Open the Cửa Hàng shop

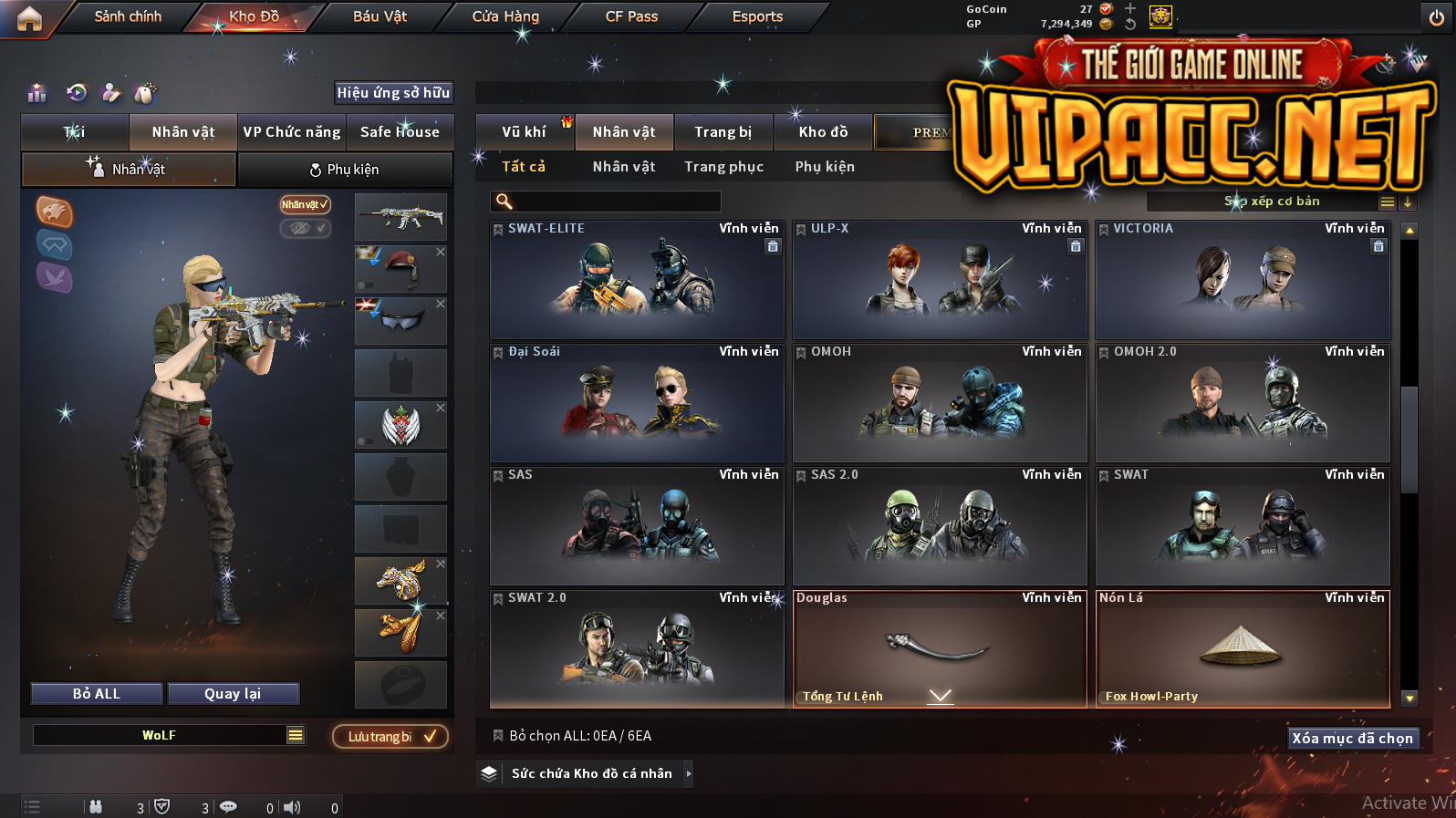click(505, 16)
